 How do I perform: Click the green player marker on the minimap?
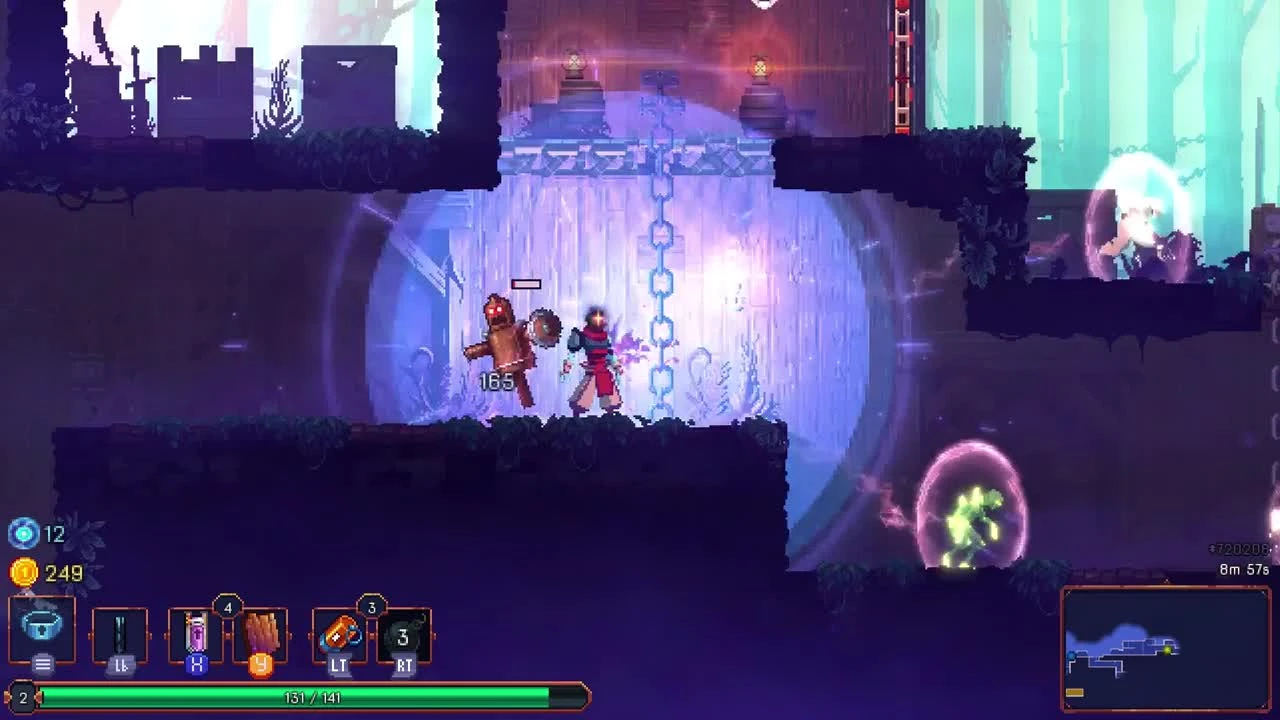click(x=1166, y=650)
